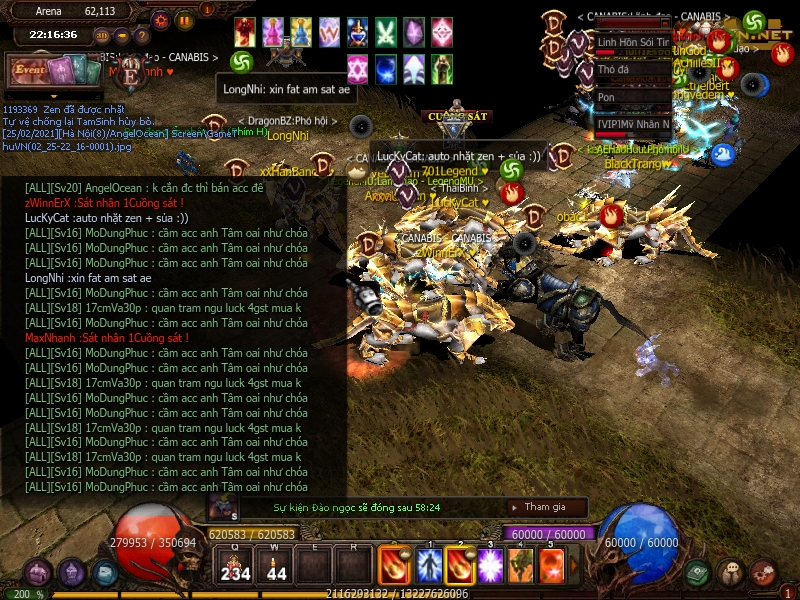
Task: Click the red flame skill in slot 5
Action: pos(552,566)
